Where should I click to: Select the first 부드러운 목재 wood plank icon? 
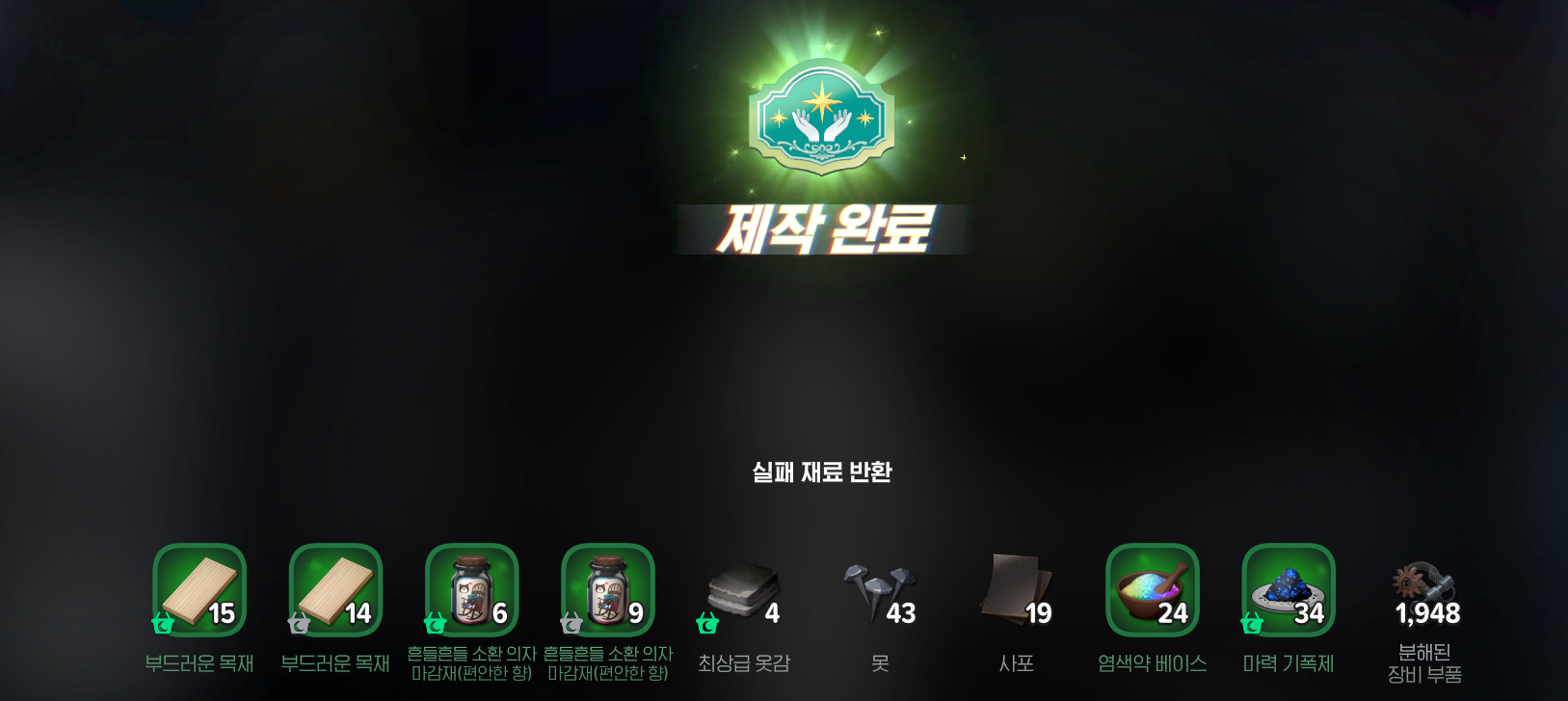click(x=198, y=590)
